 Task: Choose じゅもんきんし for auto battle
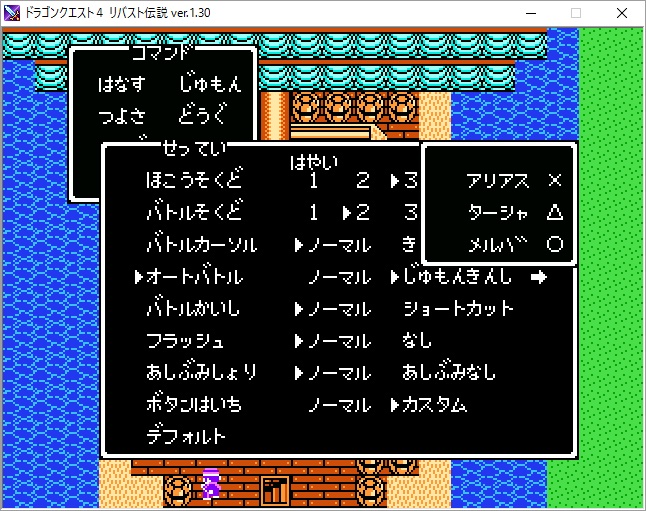[x=458, y=277]
